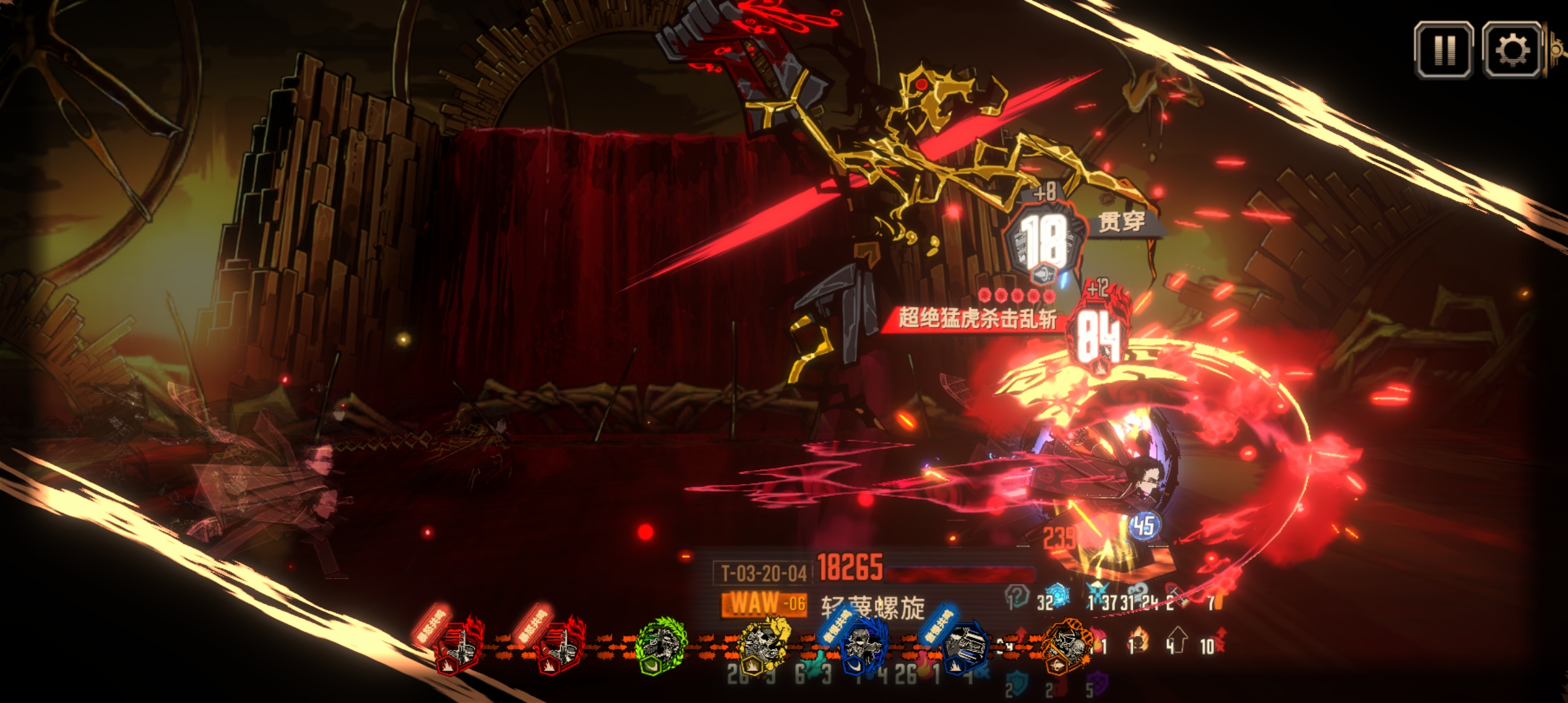This screenshot has width=1568, height=703.
Task: Select the green skill icon in the chain
Action: point(660,646)
